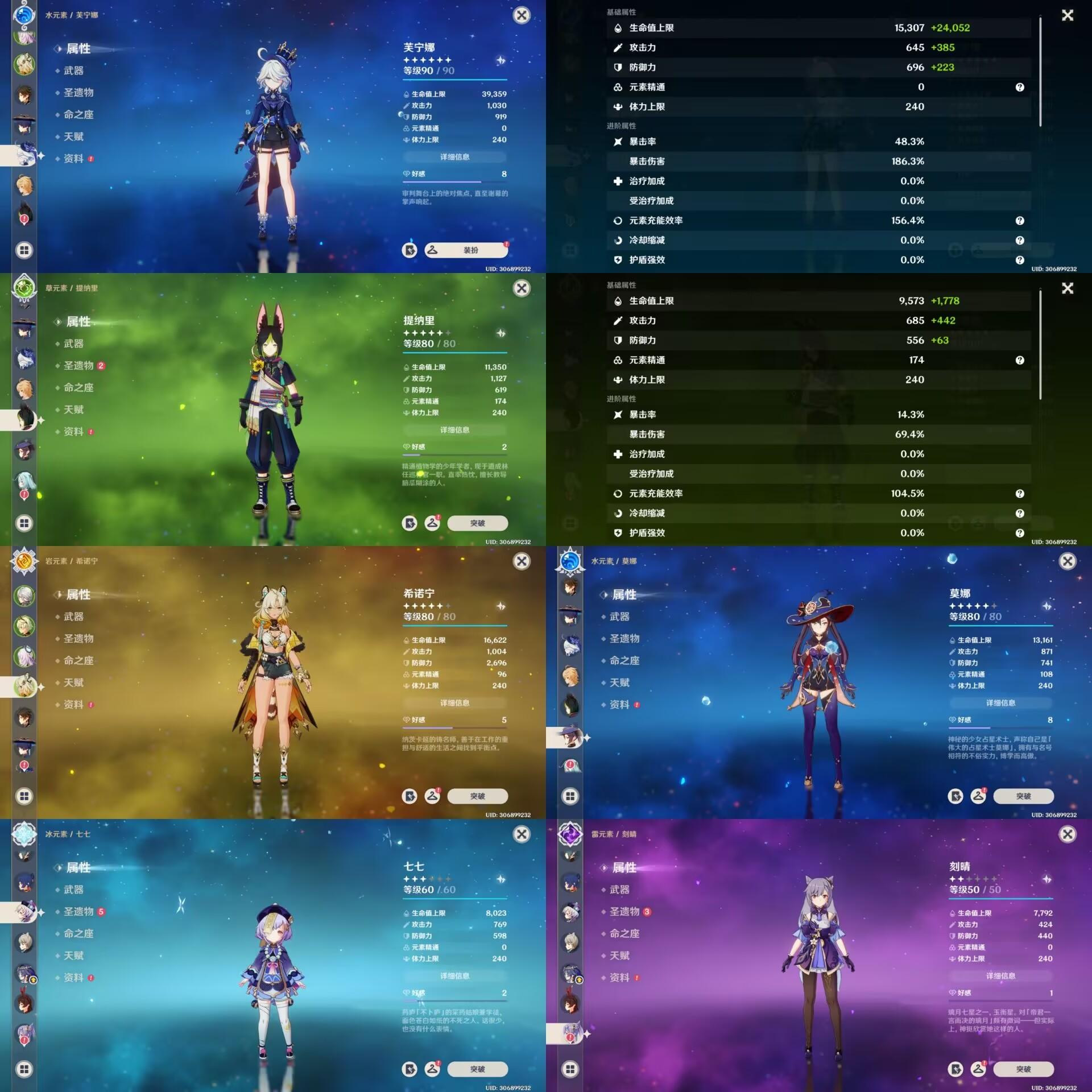This screenshot has height=1092, width=1092.
Task: Tap 突破 on 七七's screen
Action: tap(477, 1069)
